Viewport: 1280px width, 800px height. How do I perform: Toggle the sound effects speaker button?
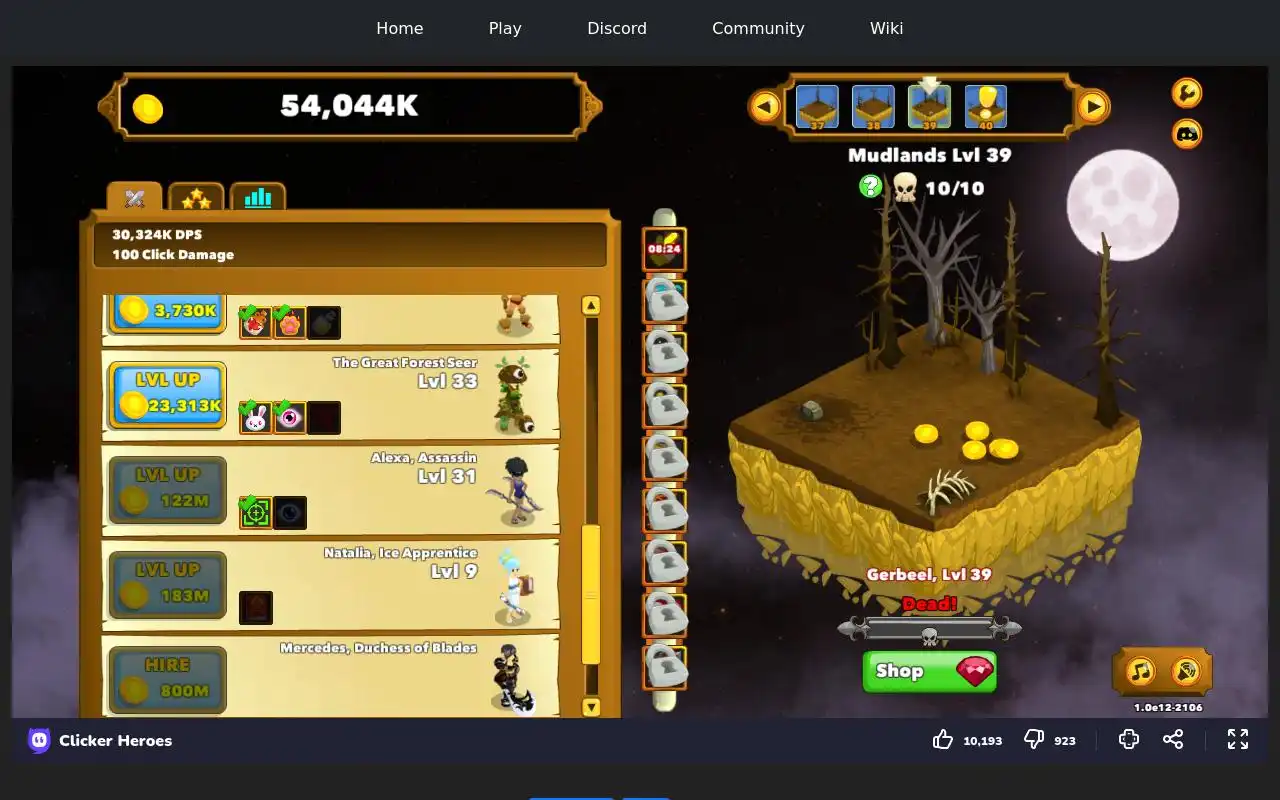point(1186,671)
